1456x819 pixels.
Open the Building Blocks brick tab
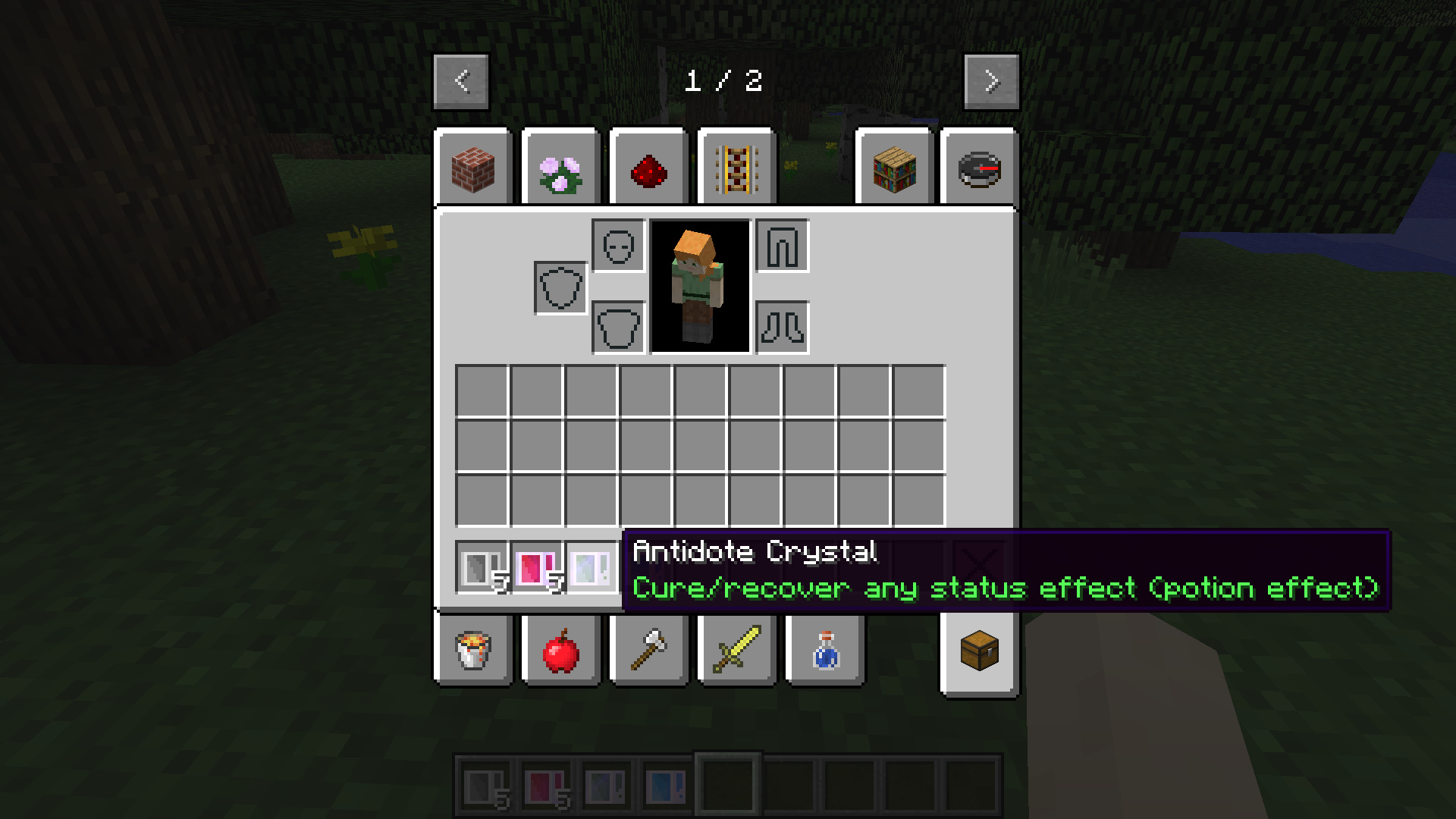(x=473, y=170)
